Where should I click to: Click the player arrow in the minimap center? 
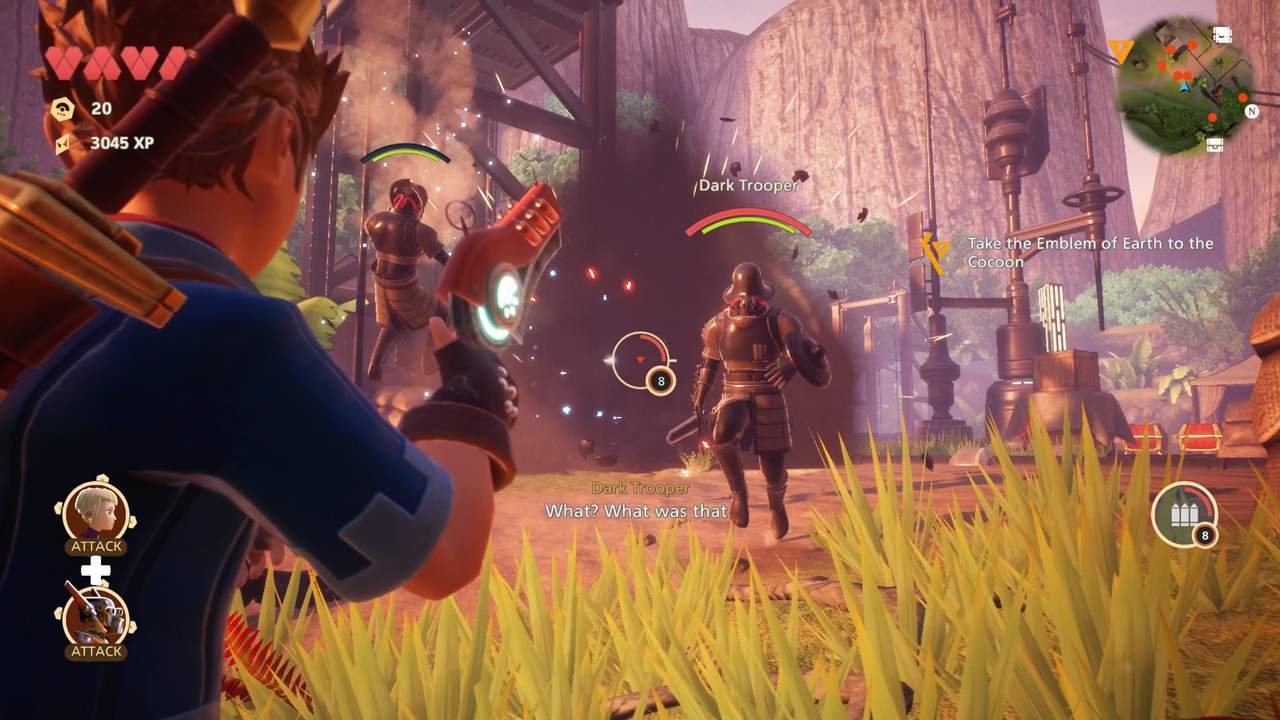[x=1184, y=87]
